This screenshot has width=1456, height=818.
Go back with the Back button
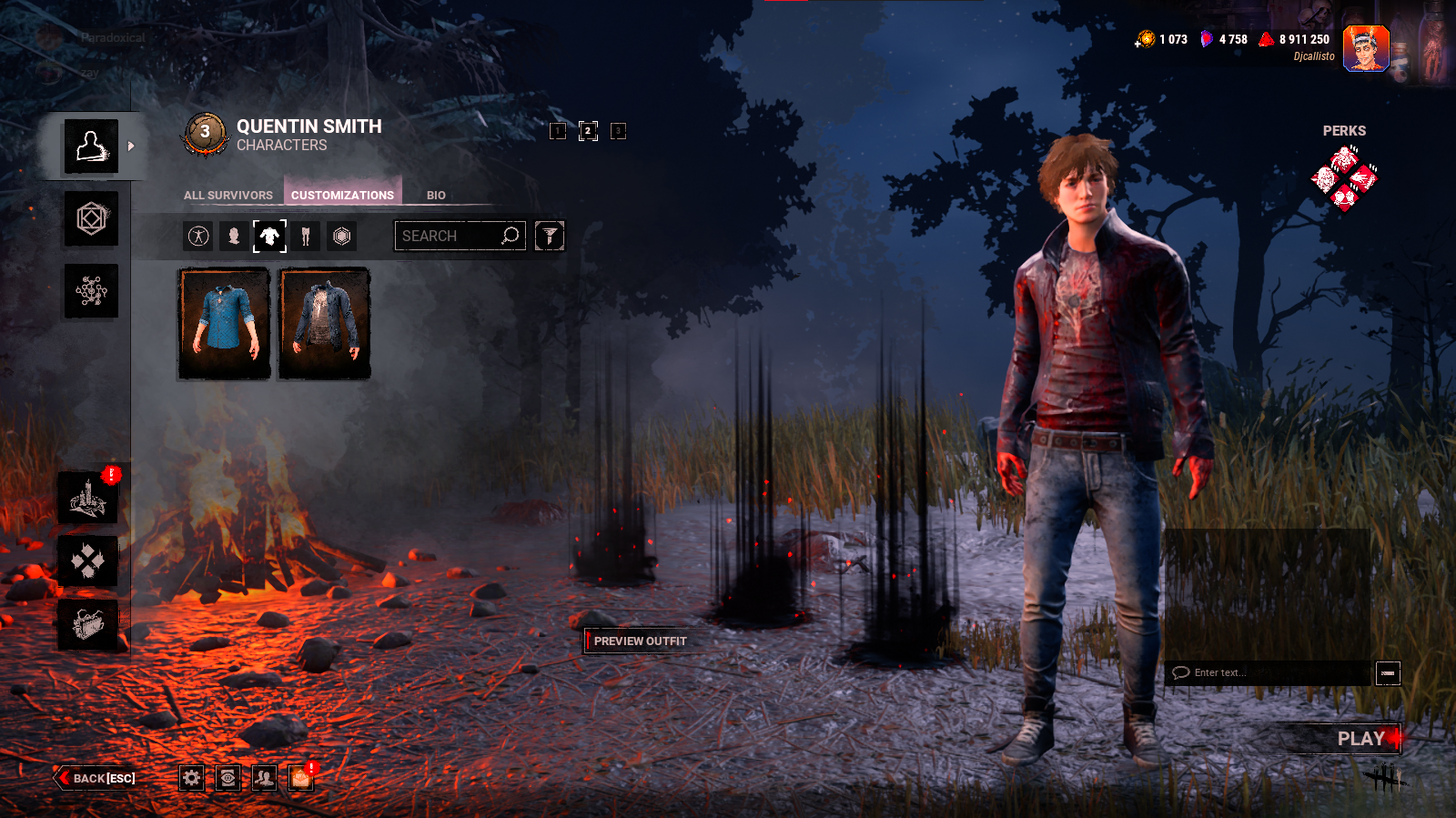point(97,778)
